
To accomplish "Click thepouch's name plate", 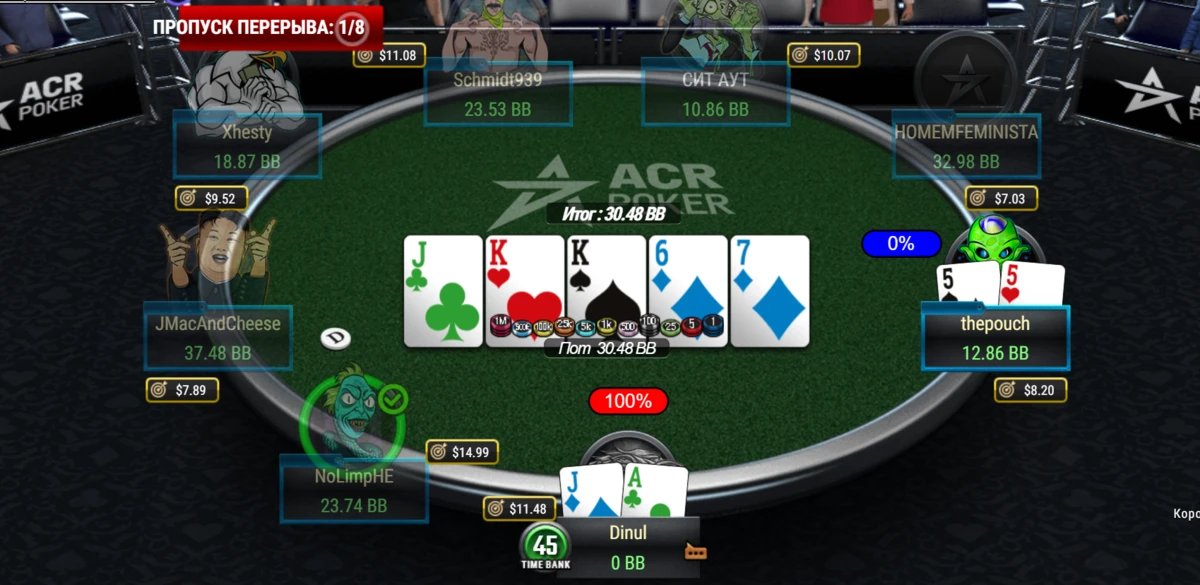I will 994,338.
